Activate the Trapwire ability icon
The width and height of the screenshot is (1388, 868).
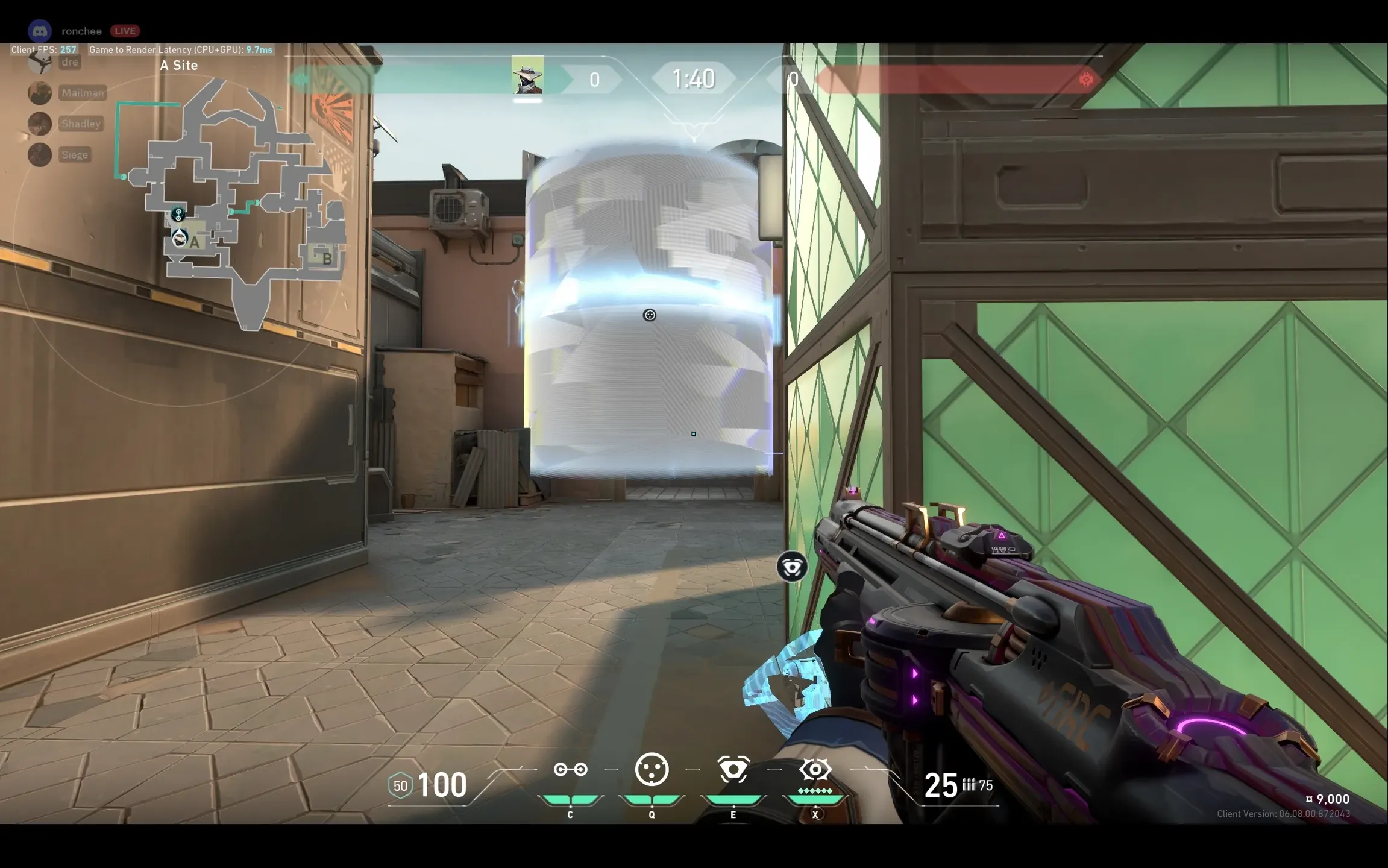(x=570, y=770)
